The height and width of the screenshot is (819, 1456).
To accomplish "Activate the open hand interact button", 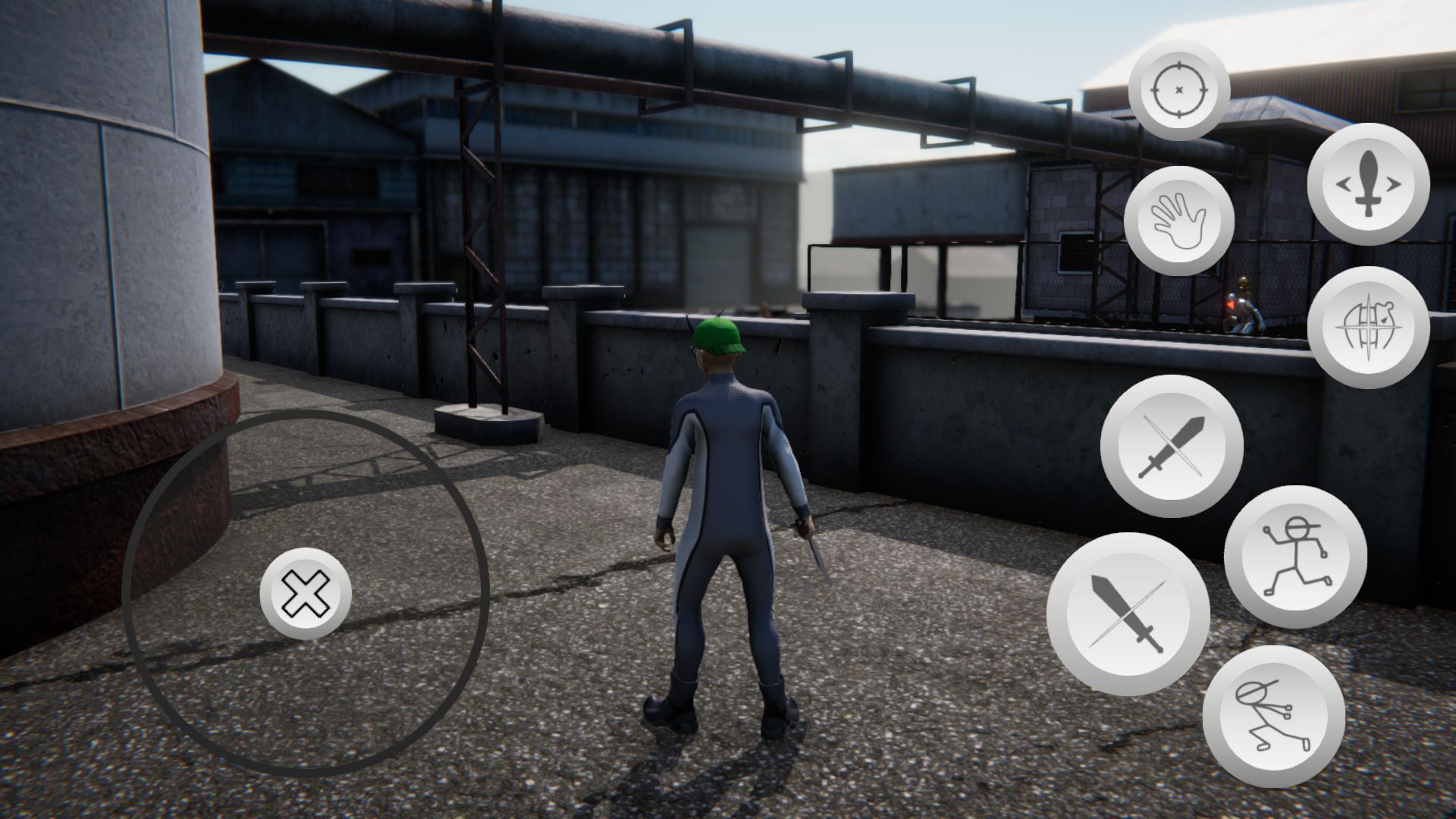I will point(1179,221).
